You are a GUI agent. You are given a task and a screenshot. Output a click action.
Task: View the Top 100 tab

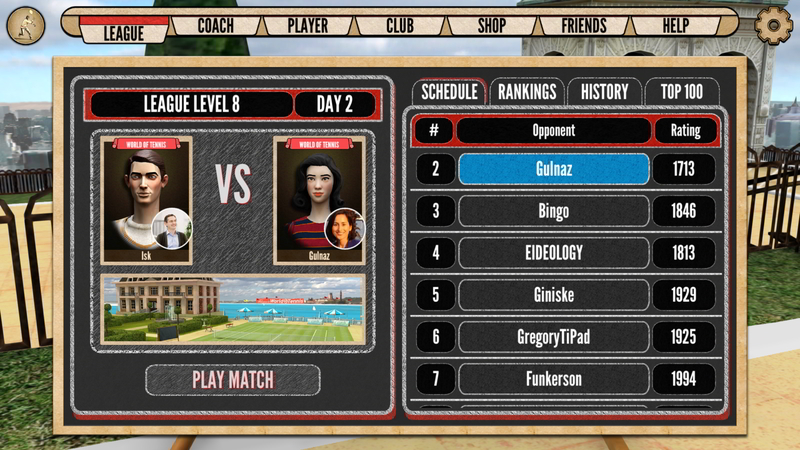681,92
